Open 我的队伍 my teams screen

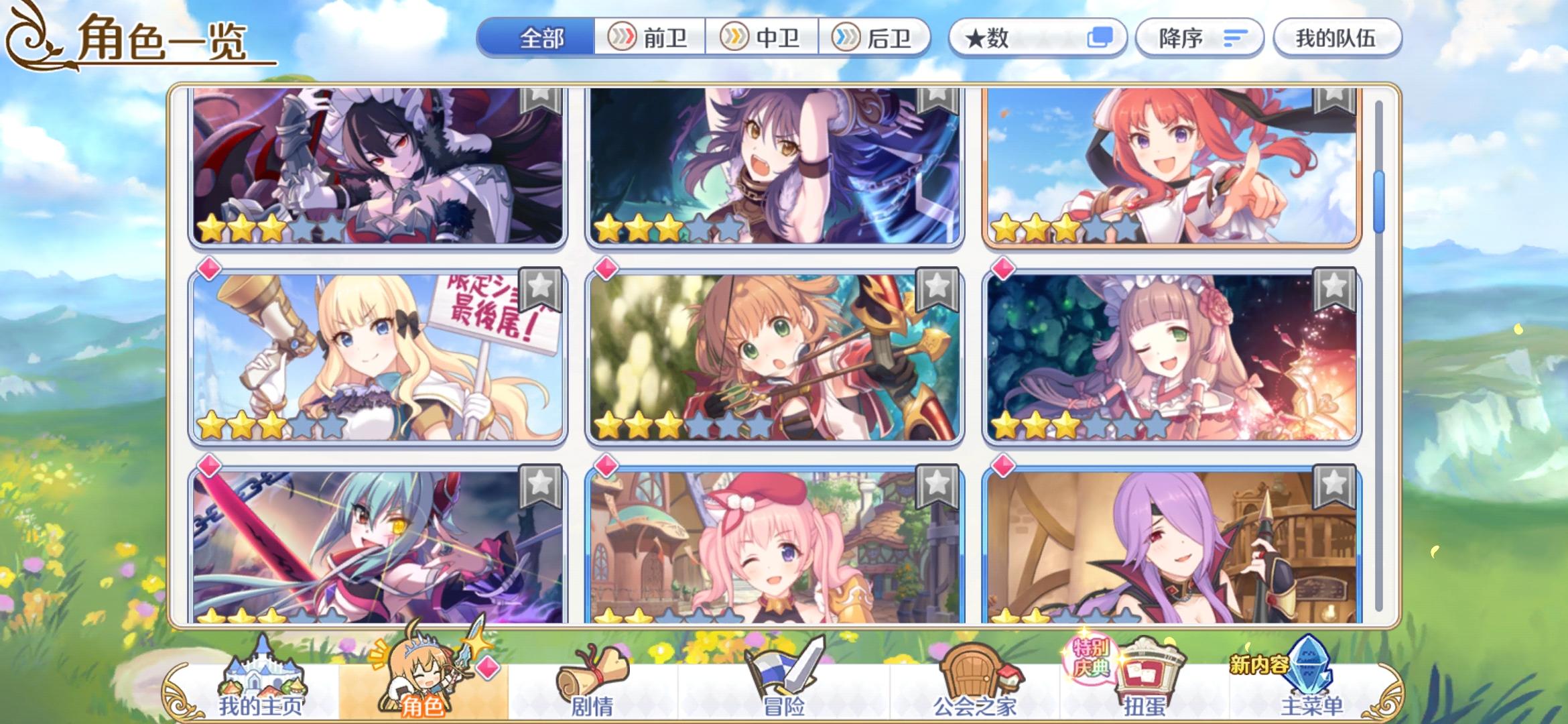tap(1337, 38)
